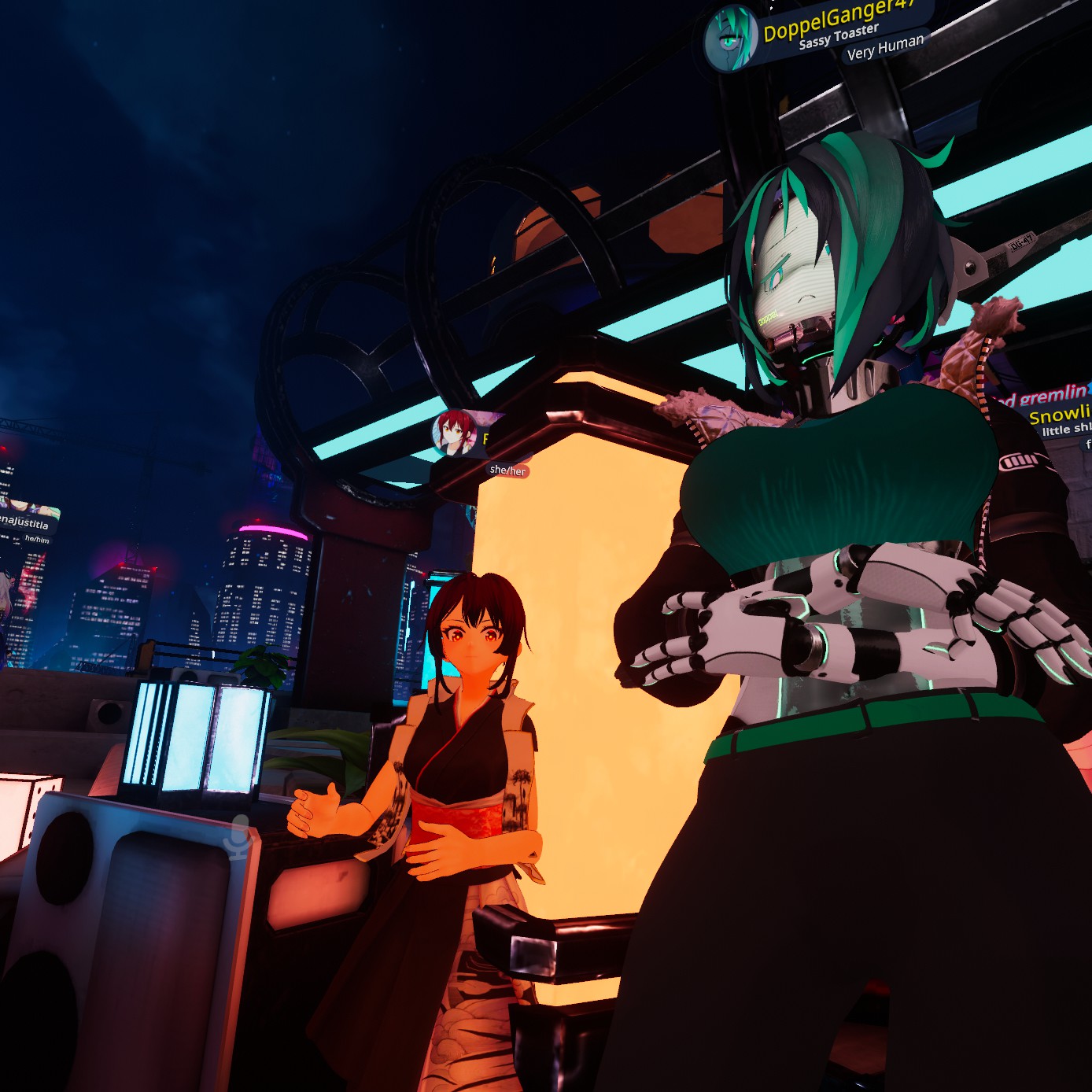Viewport: 1092px width, 1092px height.
Task: Select the DoppelGanger47 nameplate
Action: pos(839,20)
